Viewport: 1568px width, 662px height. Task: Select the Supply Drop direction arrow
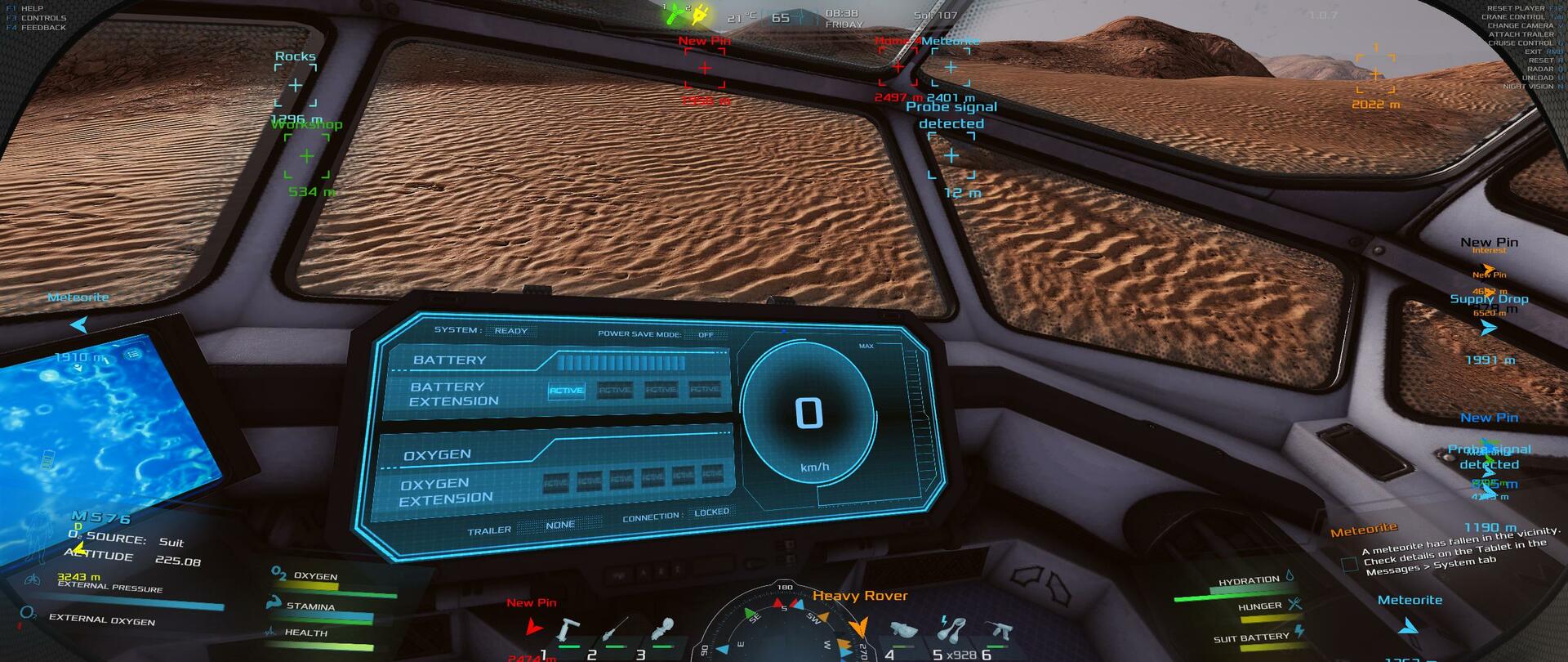click(x=1489, y=328)
